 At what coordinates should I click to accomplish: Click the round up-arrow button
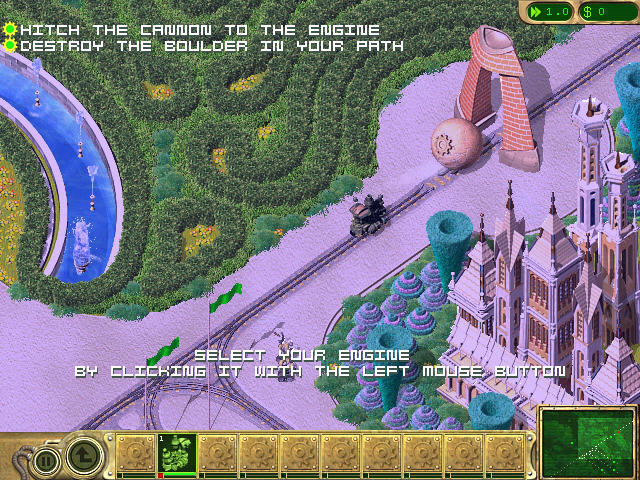(85, 457)
